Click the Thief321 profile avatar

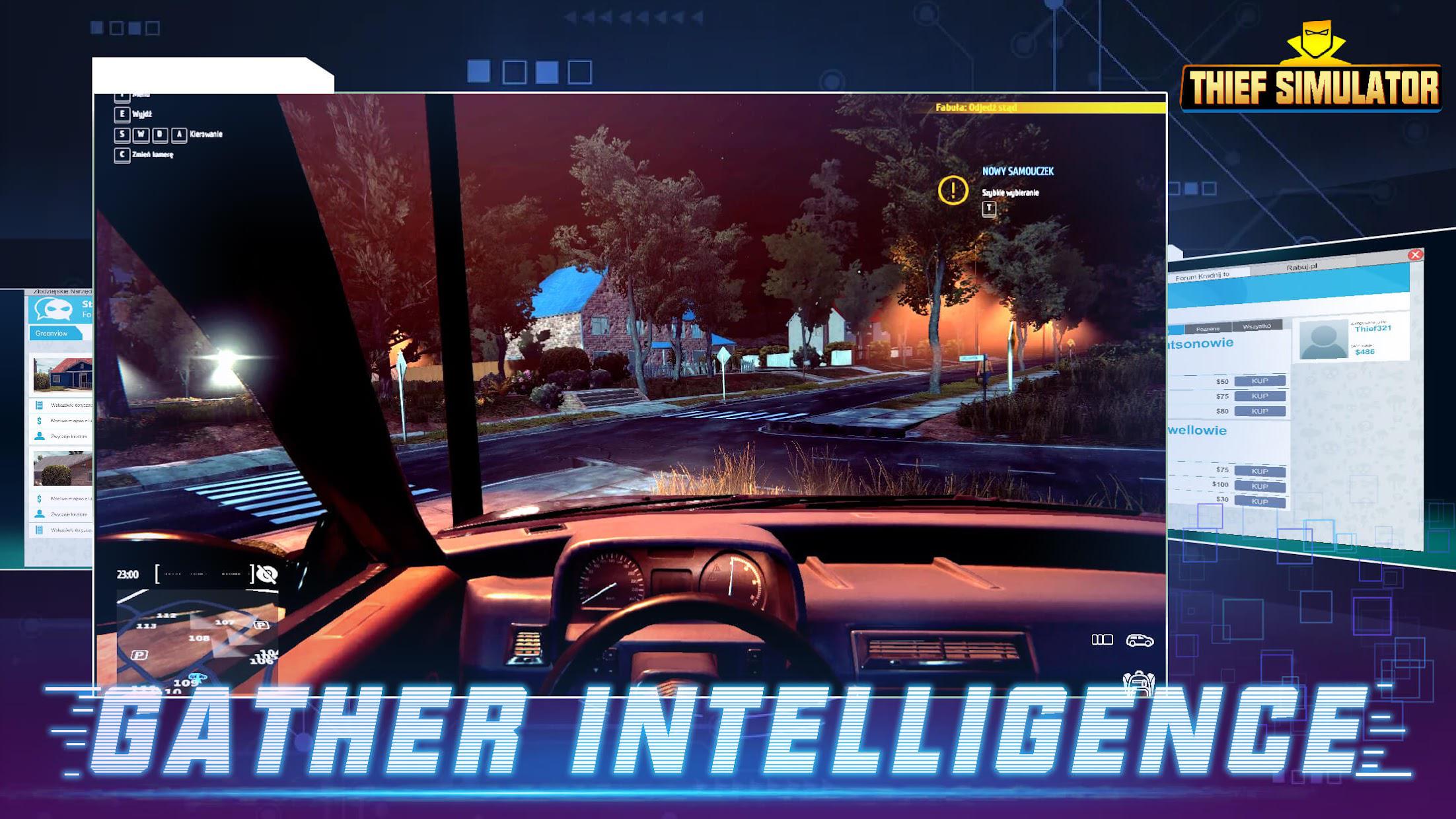1323,339
